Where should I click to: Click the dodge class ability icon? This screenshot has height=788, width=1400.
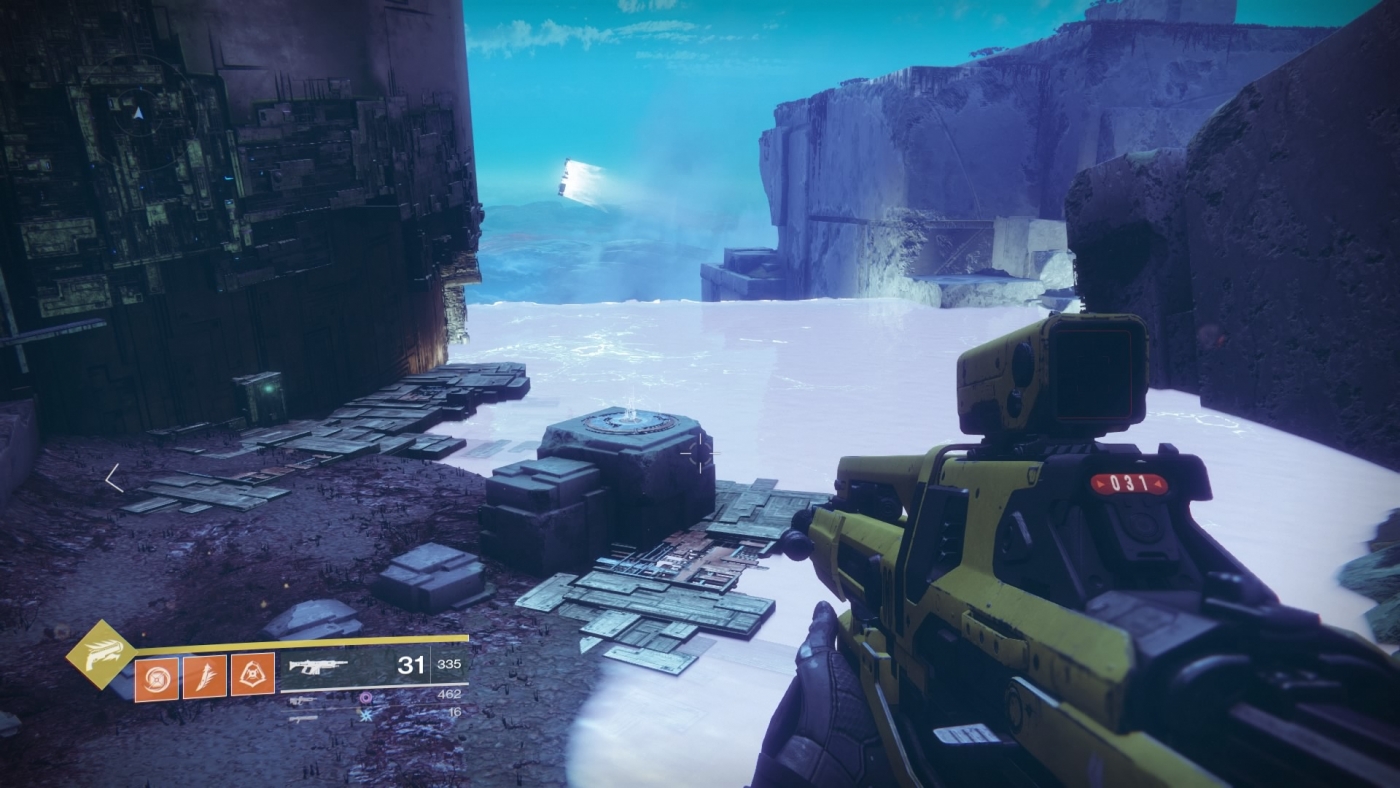point(252,672)
